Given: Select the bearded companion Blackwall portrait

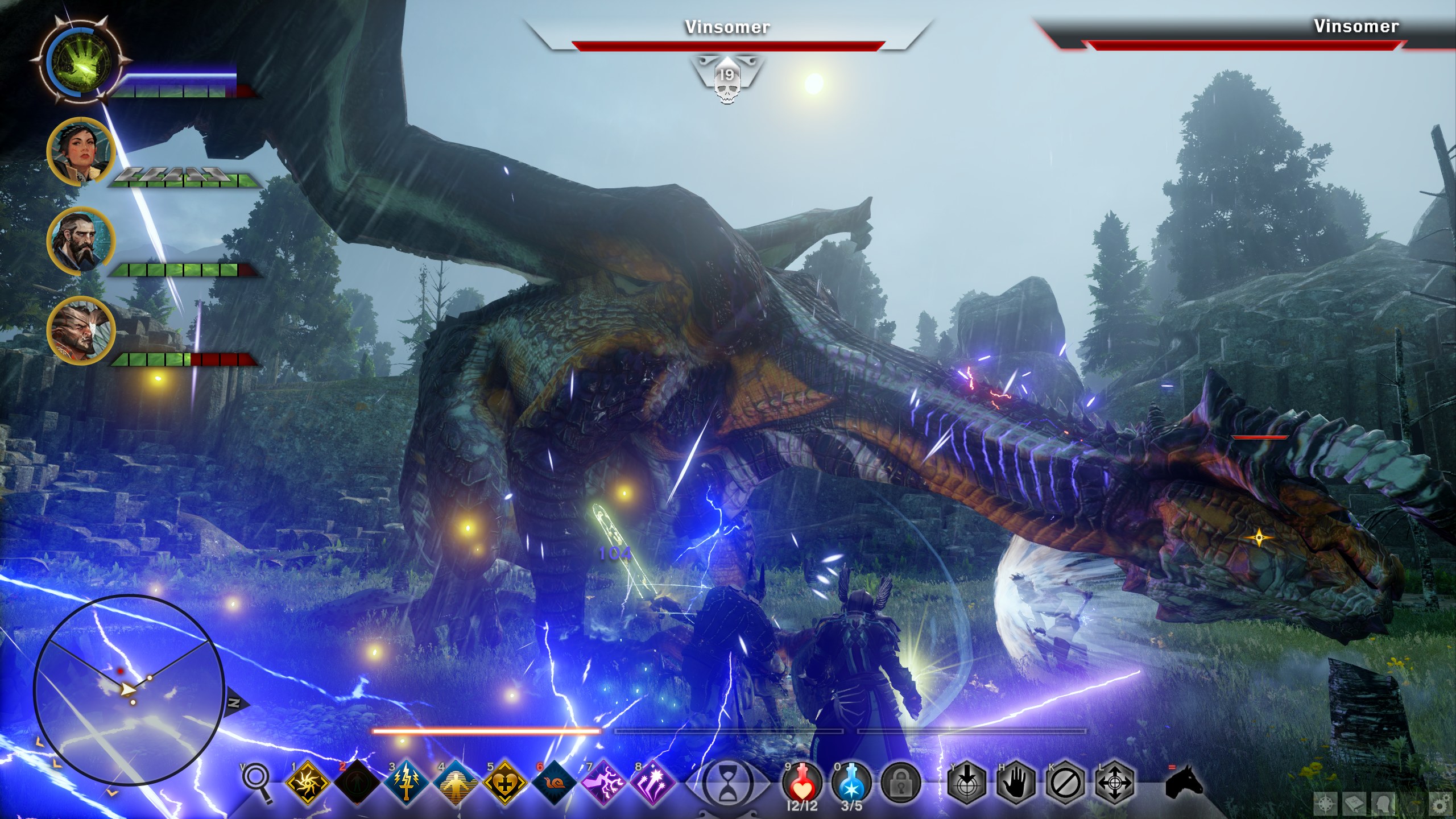Looking at the screenshot, I should [x=81, y=241].
